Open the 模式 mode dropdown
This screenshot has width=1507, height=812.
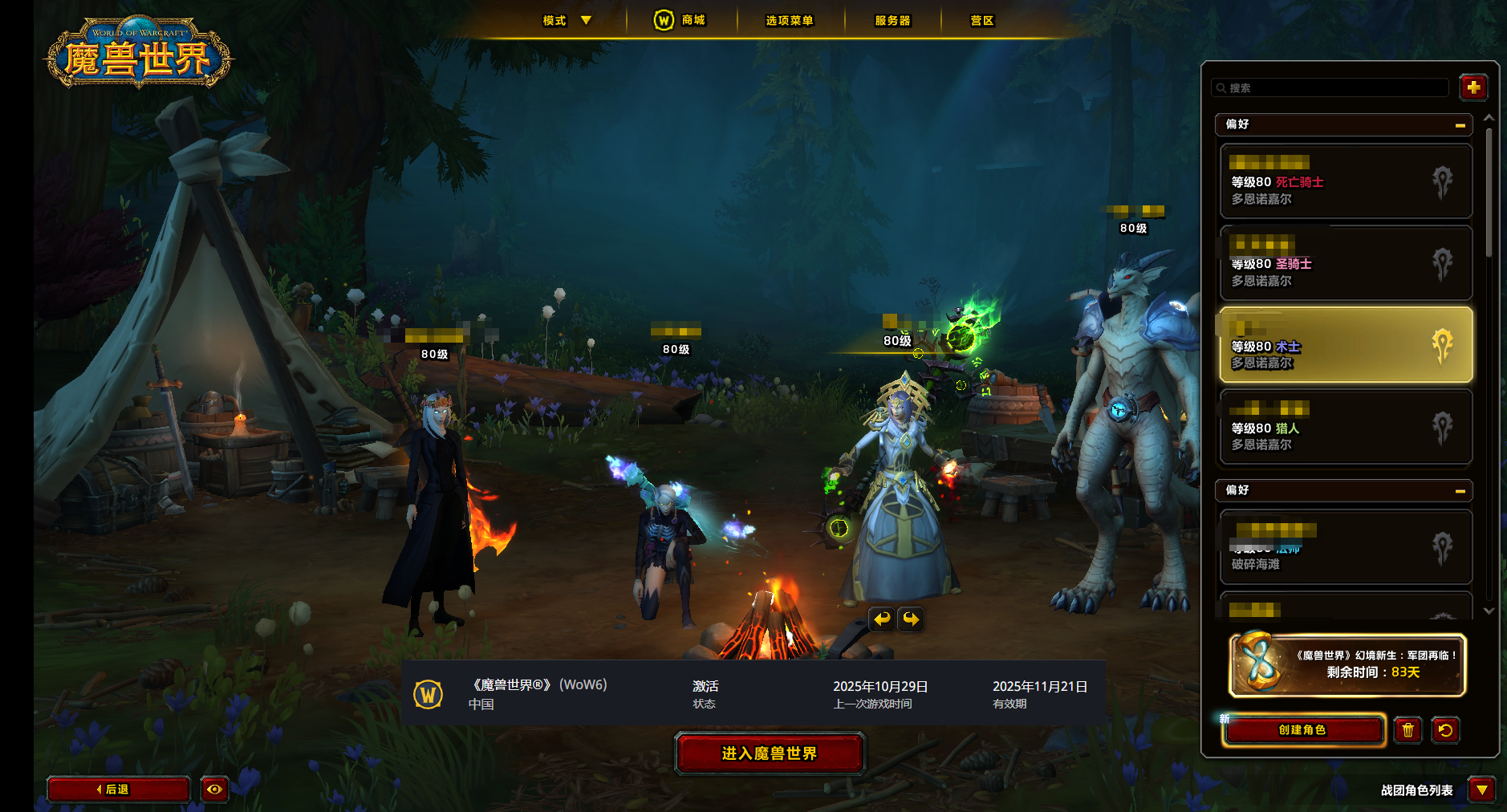pyautogui.click(x=567, y=20)
